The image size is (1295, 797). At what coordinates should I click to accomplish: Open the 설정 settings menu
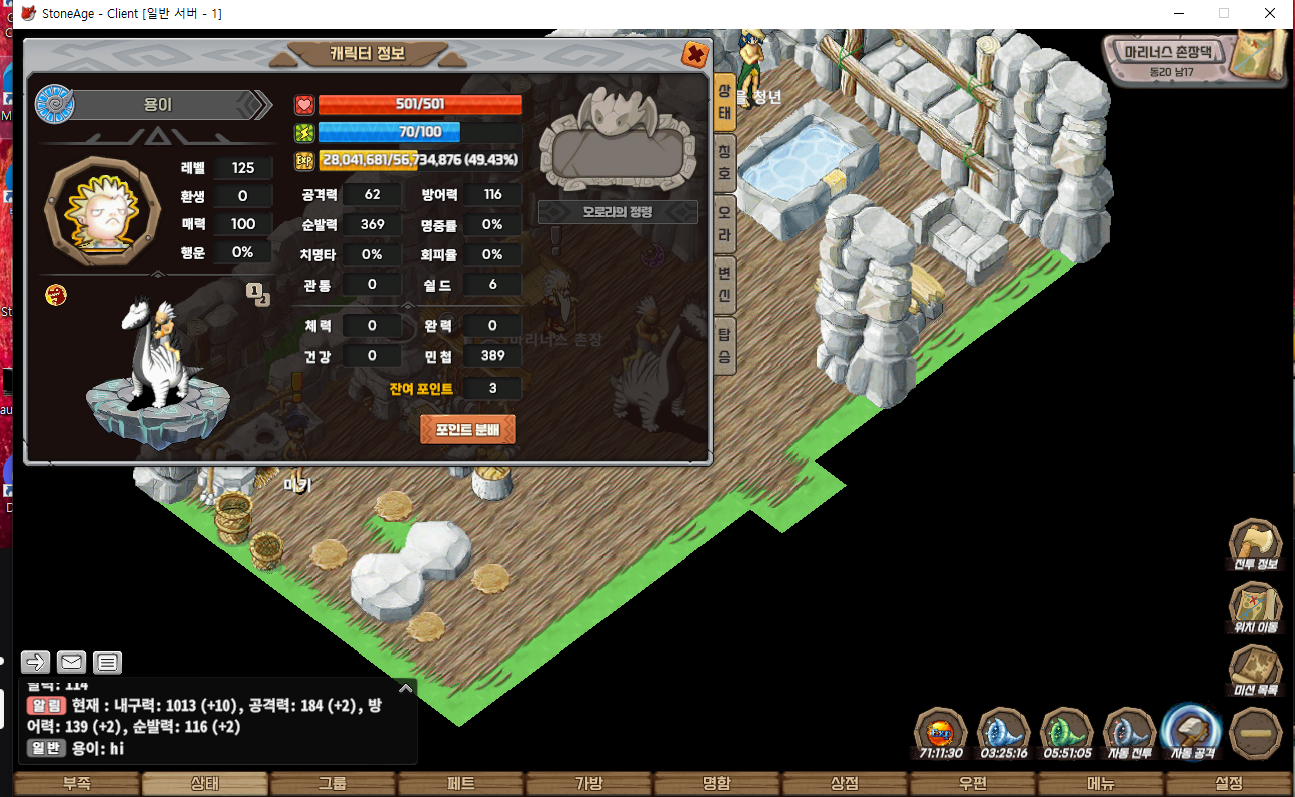(x=1229, y=784)
